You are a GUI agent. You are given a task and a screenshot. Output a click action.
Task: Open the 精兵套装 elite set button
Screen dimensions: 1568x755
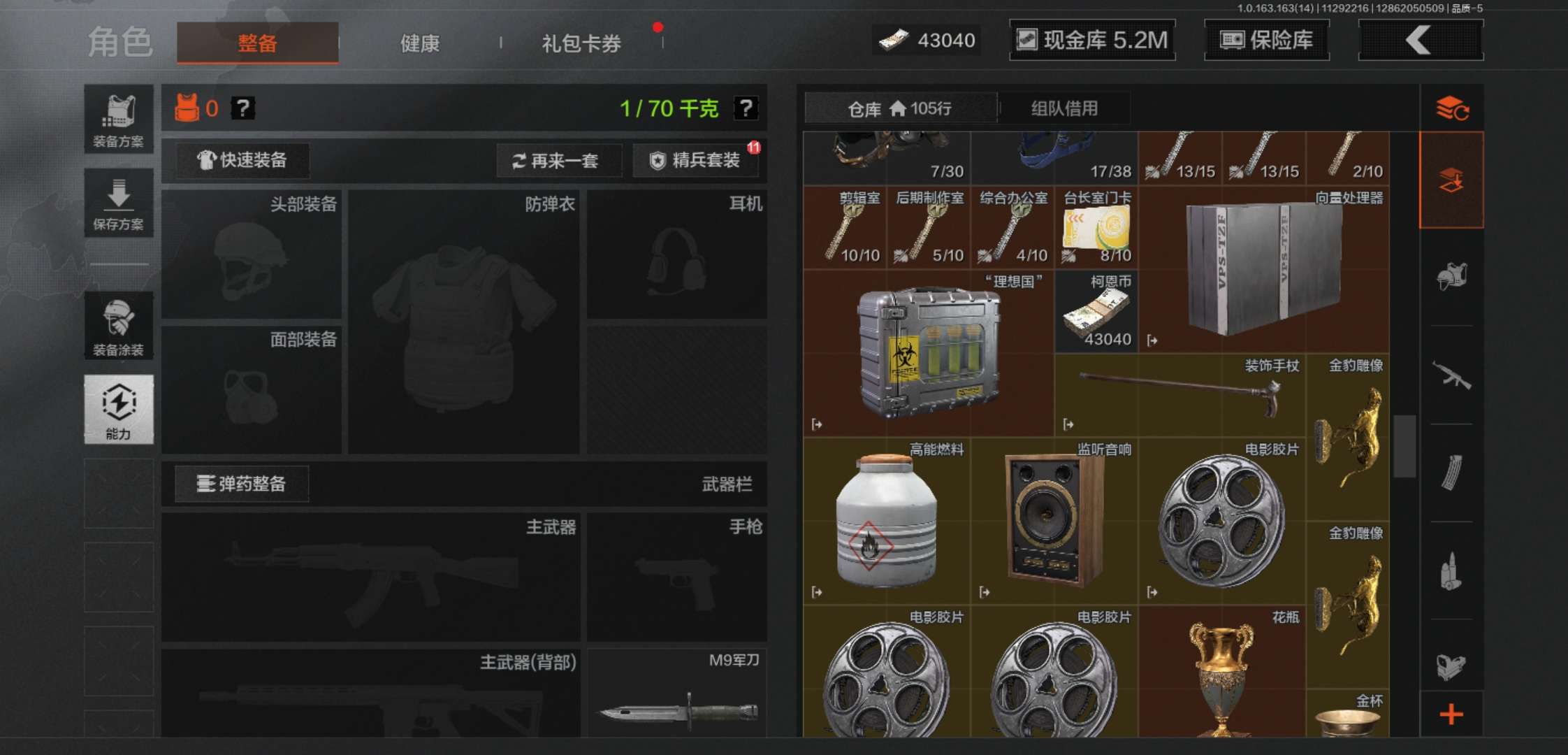(696, 160)
